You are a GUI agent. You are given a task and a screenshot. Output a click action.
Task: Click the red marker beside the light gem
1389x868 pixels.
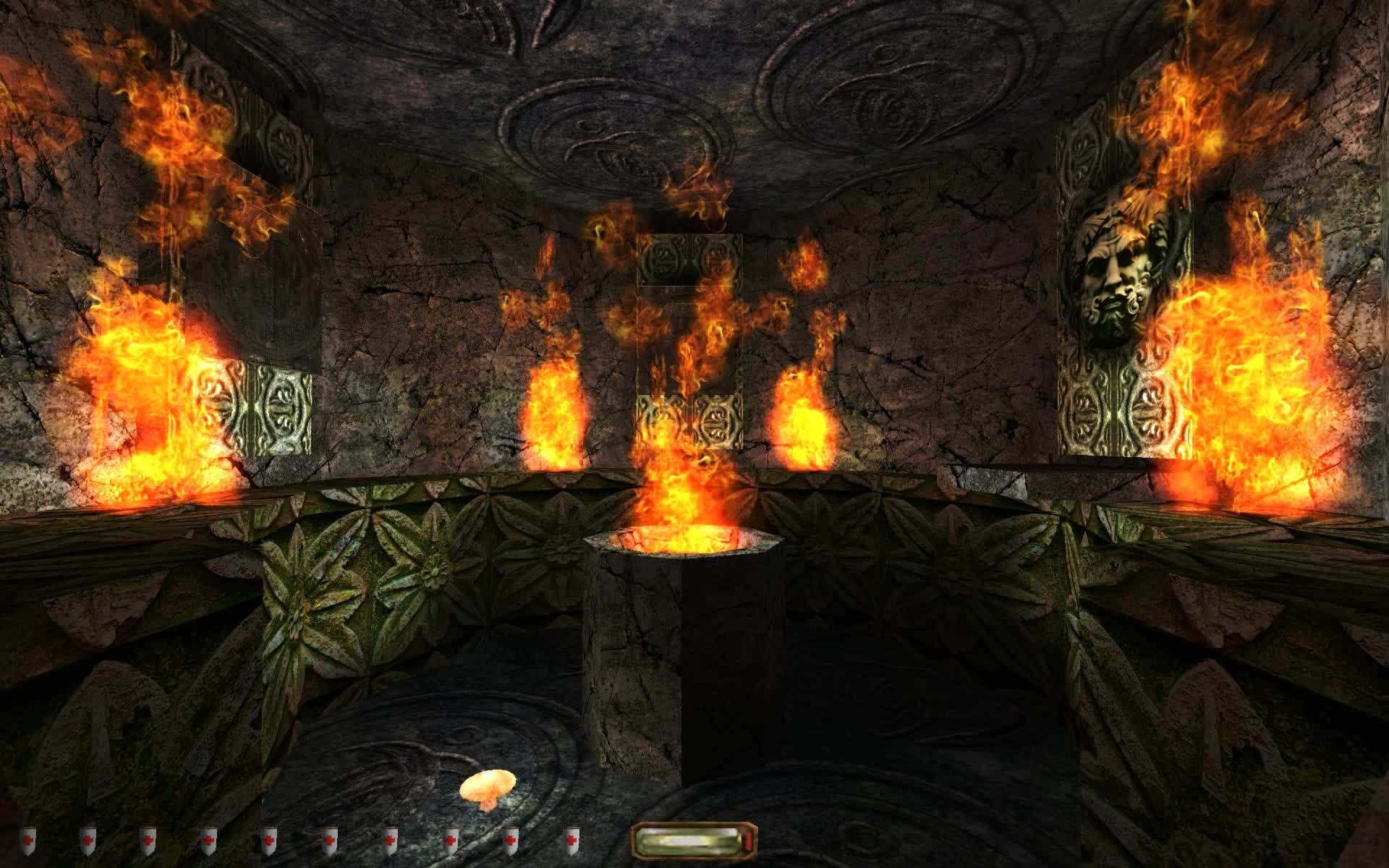748,841
